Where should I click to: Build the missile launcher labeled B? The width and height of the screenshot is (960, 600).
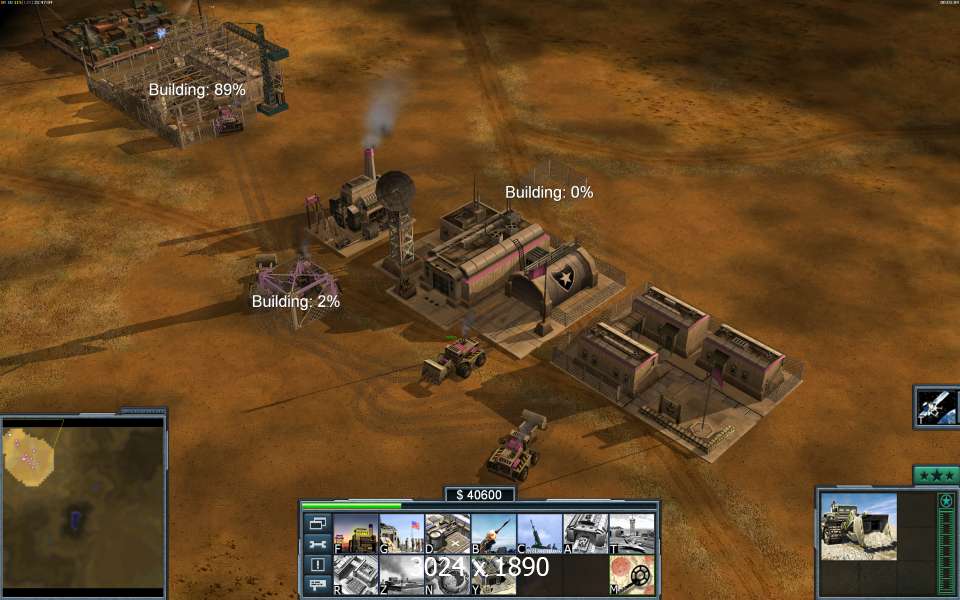pos(493,533)
